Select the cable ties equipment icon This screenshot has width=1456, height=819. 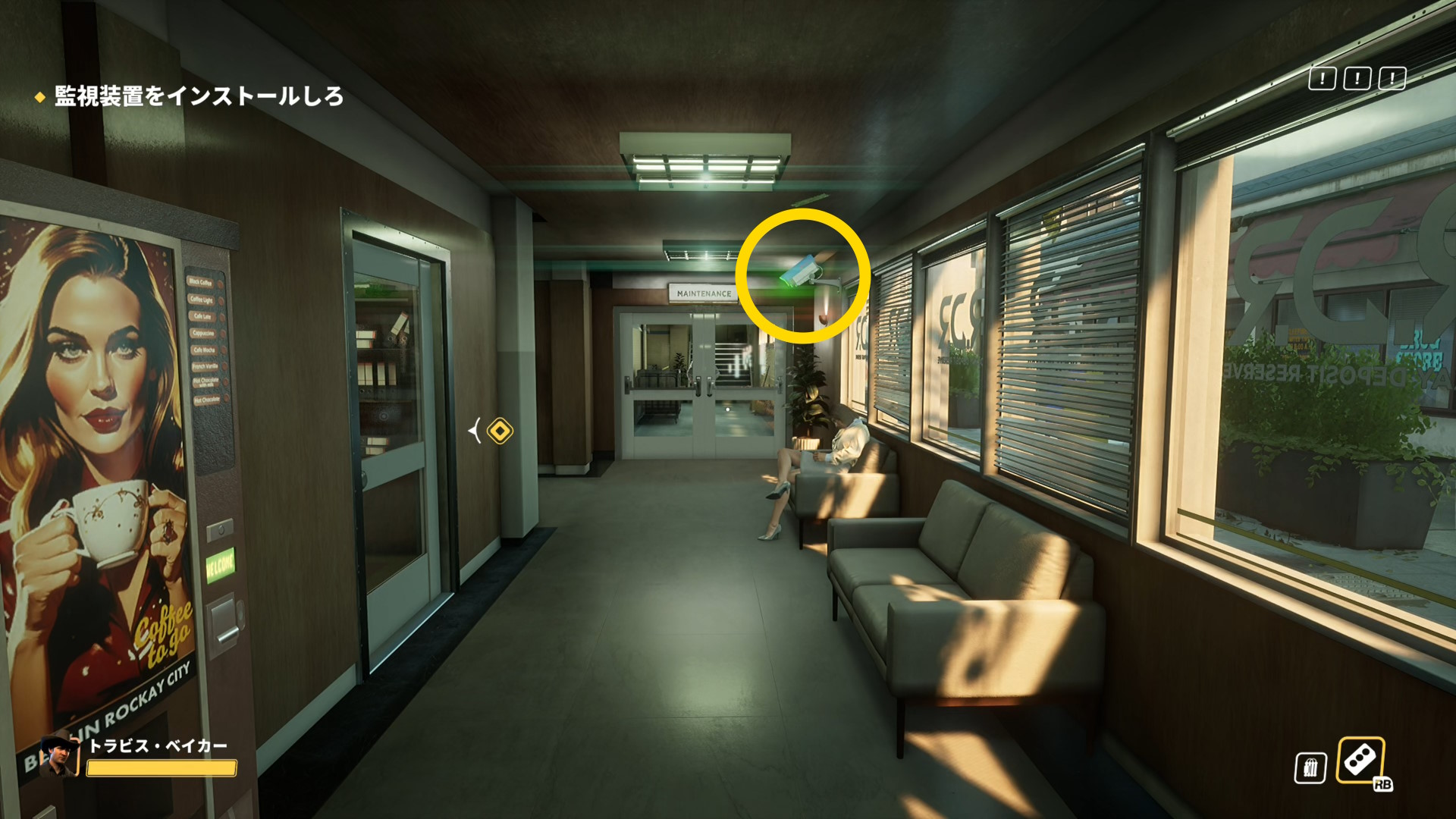click(x=1310, y=767)
